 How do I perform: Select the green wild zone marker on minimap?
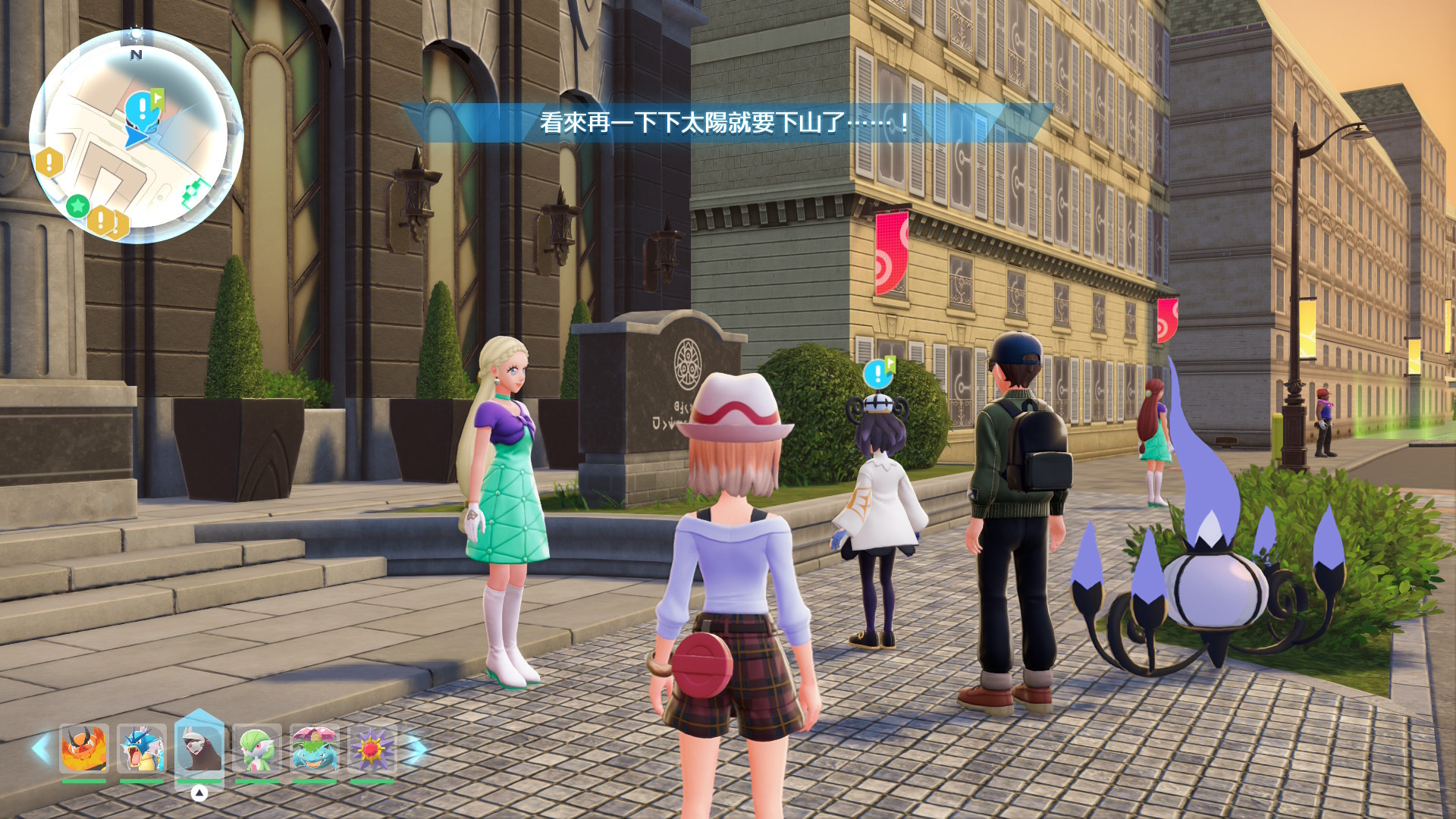pyautogui.click(x=194, y=190)
